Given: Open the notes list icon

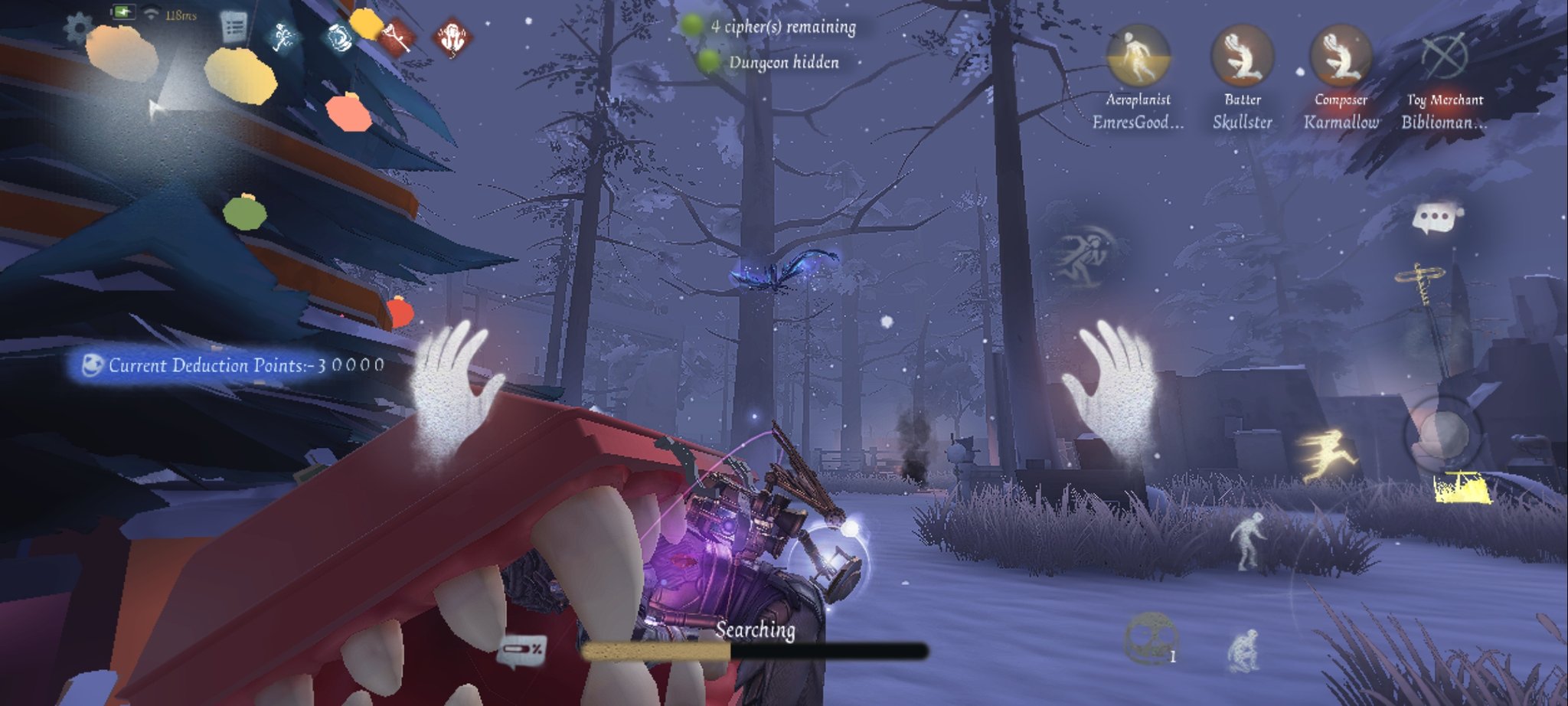Looking at the screenshot, I should [x=234, y=28].
